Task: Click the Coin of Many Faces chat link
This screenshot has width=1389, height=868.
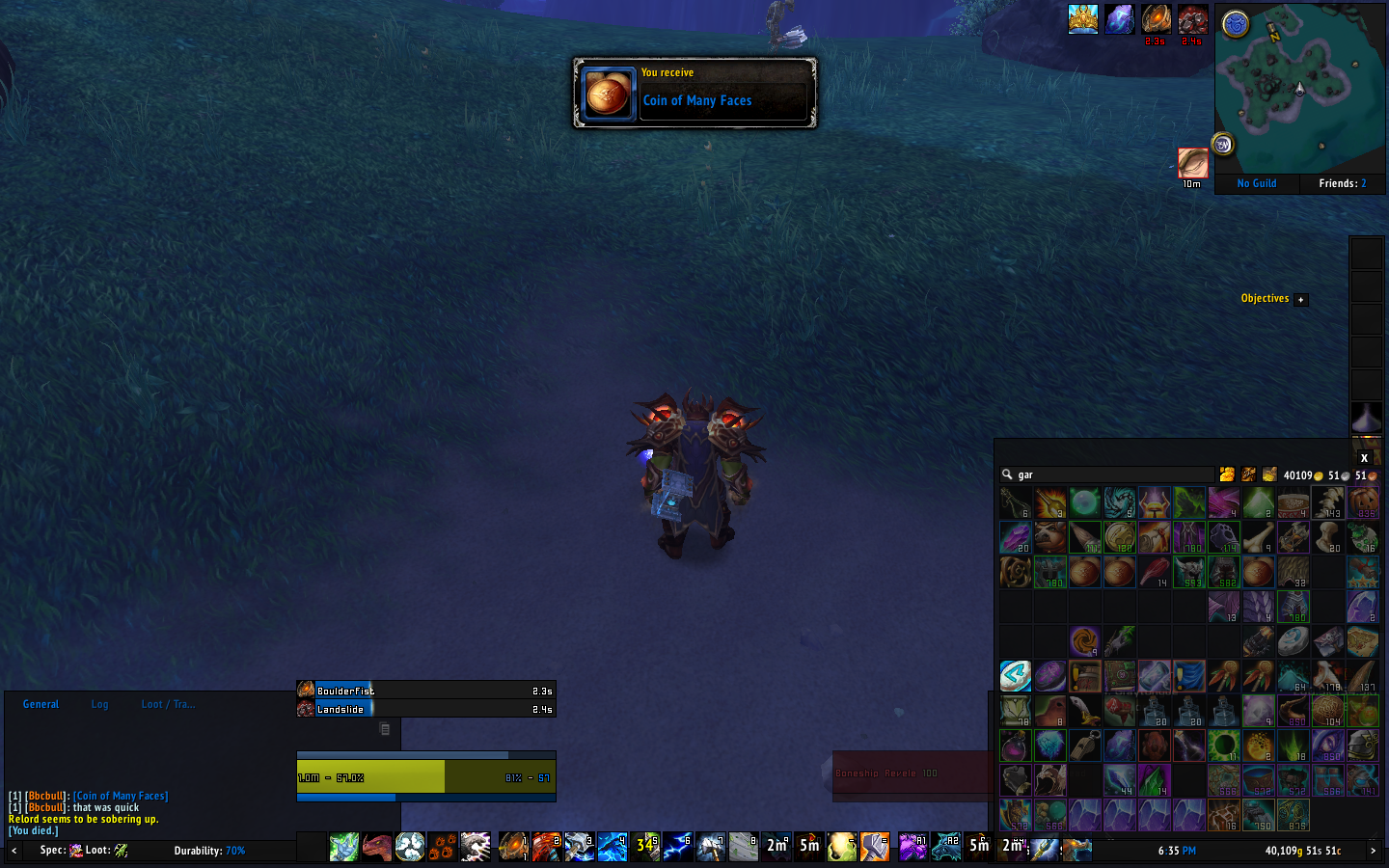Action: pos(121,796)
